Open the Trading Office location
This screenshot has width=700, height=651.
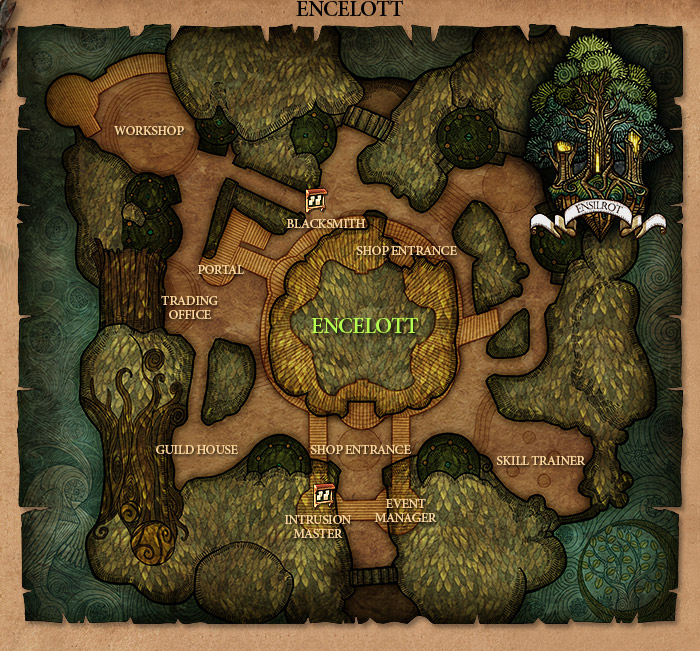tap(189, 308)
